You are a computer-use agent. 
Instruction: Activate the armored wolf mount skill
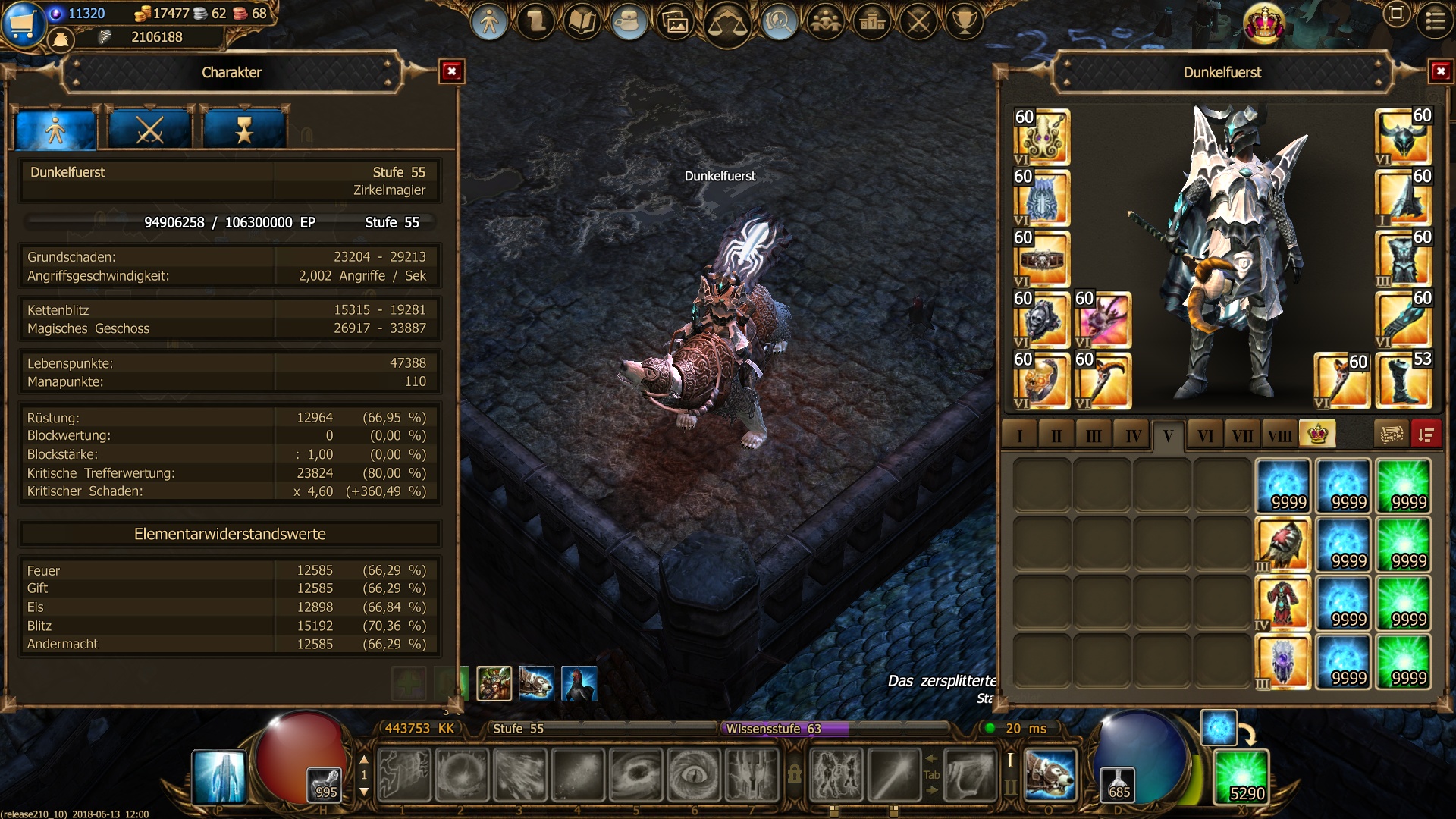pyautogui.click(x=1050, y=775)
